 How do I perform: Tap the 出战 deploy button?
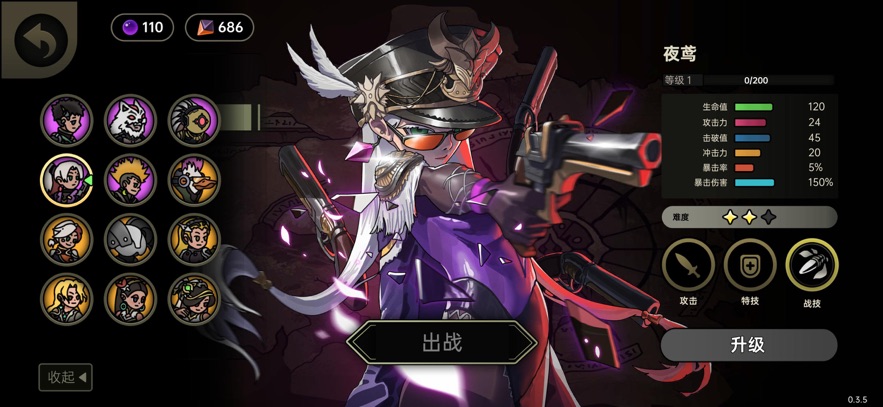pos(441,343)
